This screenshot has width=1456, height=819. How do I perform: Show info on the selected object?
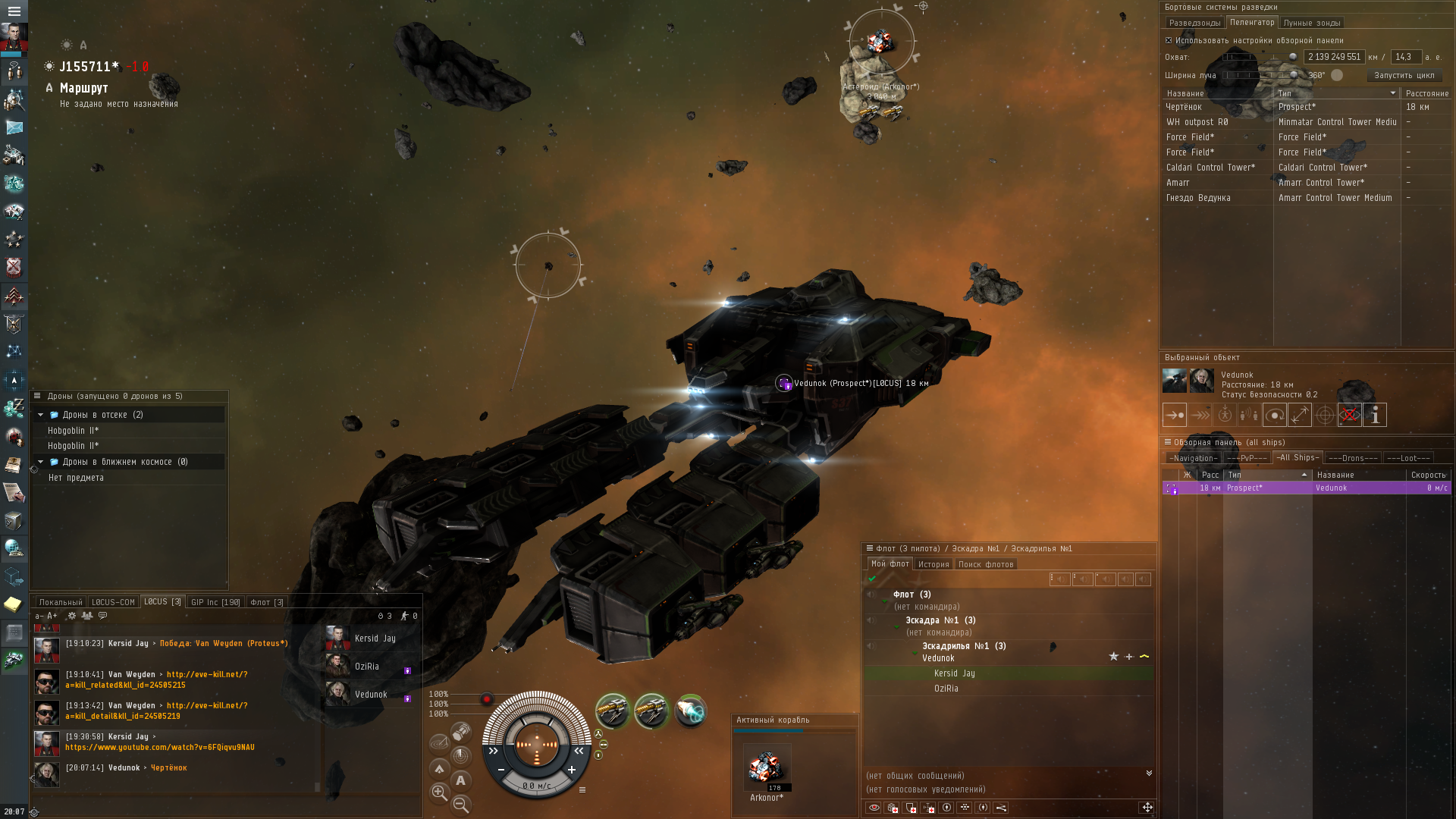coord(1375,415)
